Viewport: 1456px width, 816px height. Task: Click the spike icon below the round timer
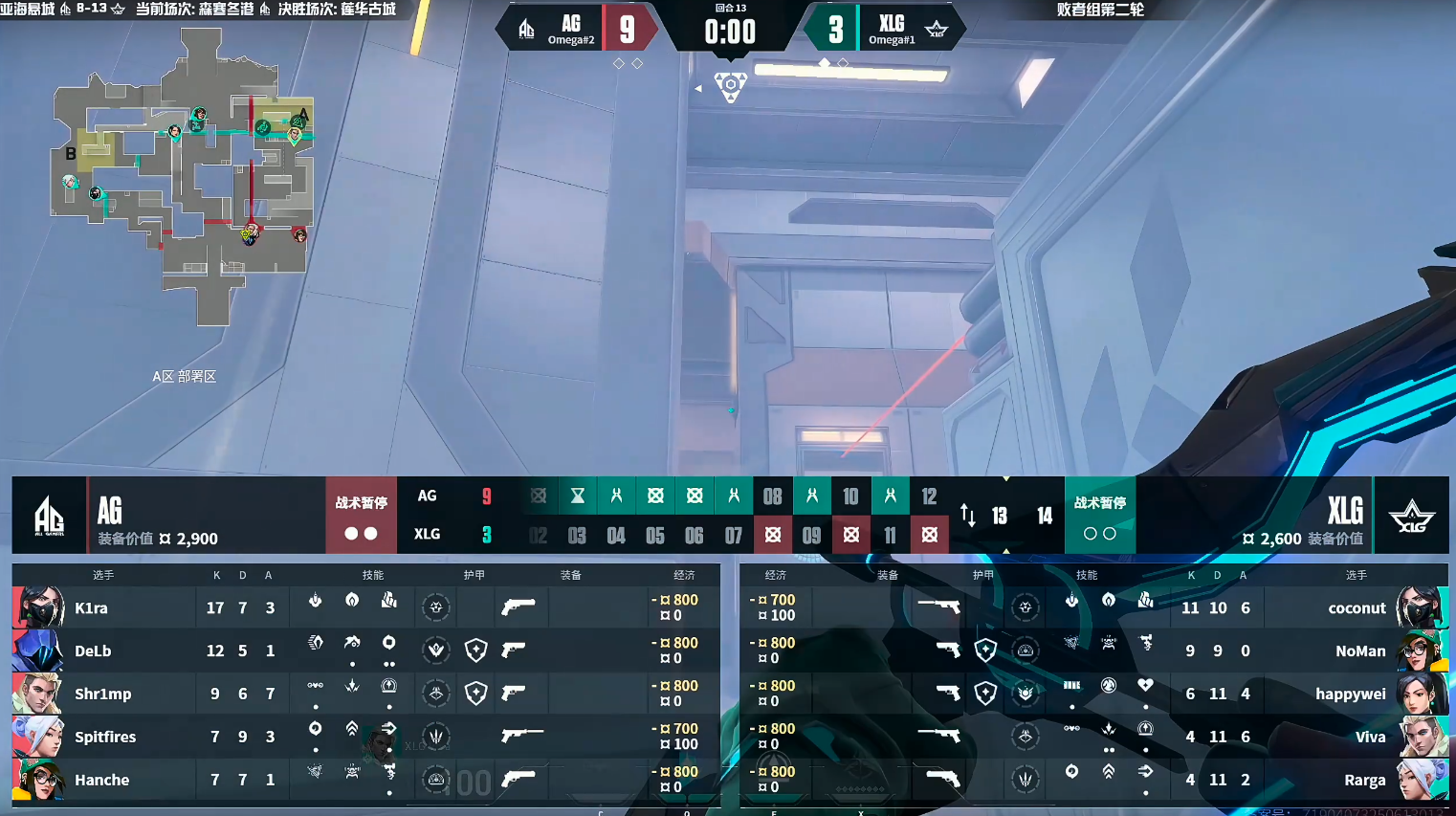click(x=730, y=86)
